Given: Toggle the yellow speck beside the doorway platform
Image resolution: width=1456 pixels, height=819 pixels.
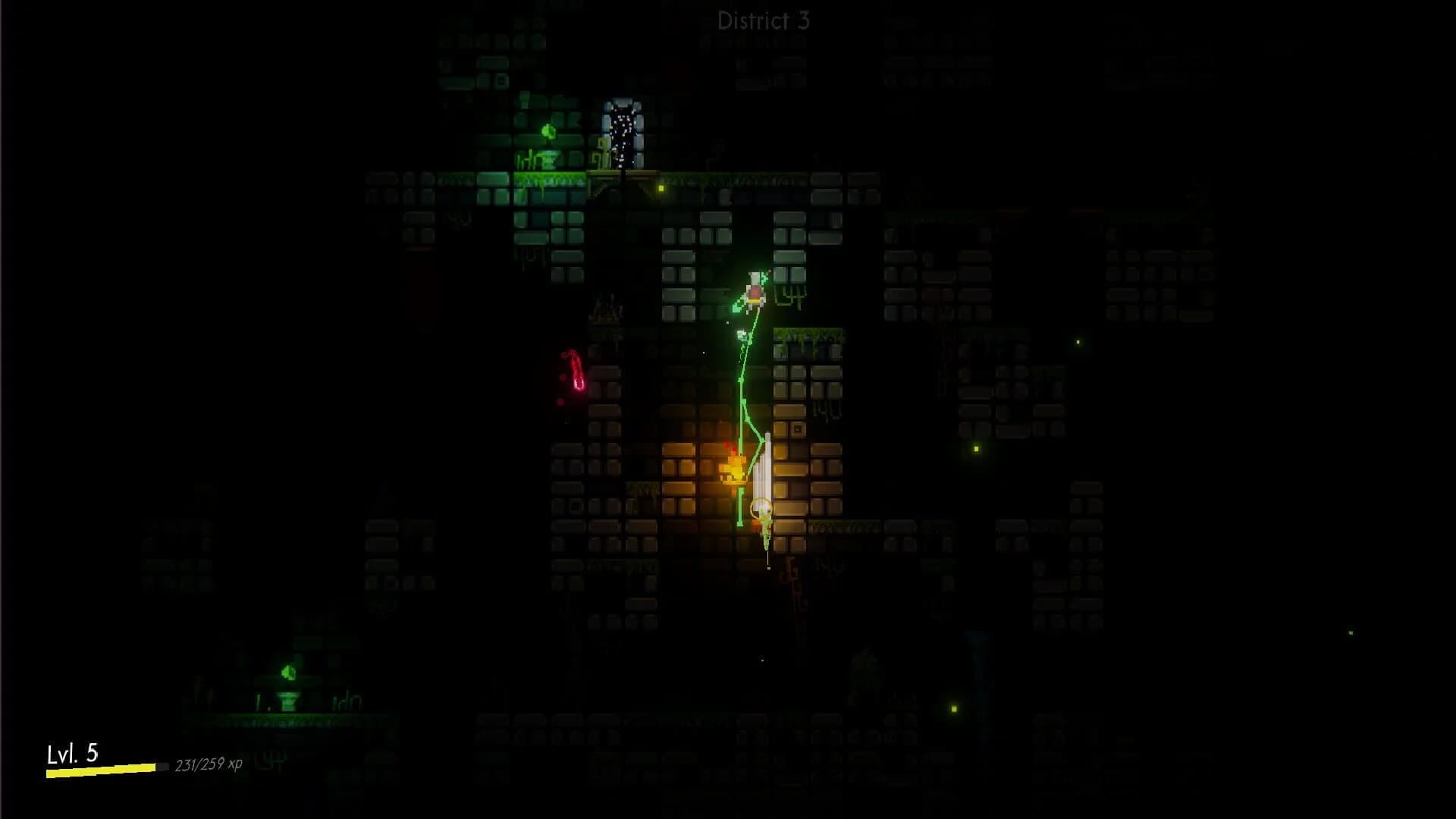Looking at the screenshot, I should pos(660,187).
